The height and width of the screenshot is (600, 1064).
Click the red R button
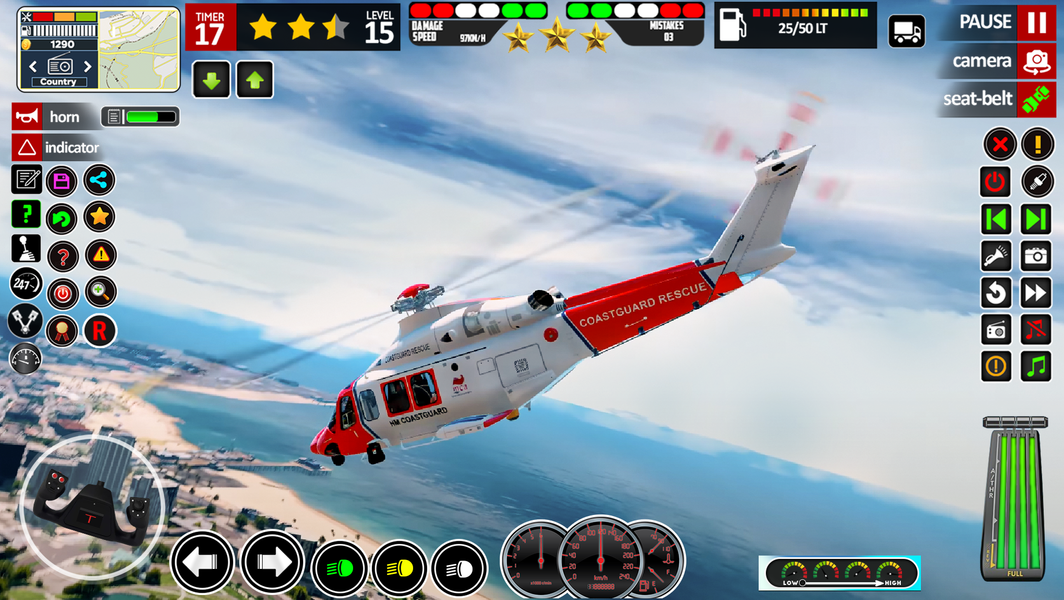pyautogui.click(x=99, y=331)
